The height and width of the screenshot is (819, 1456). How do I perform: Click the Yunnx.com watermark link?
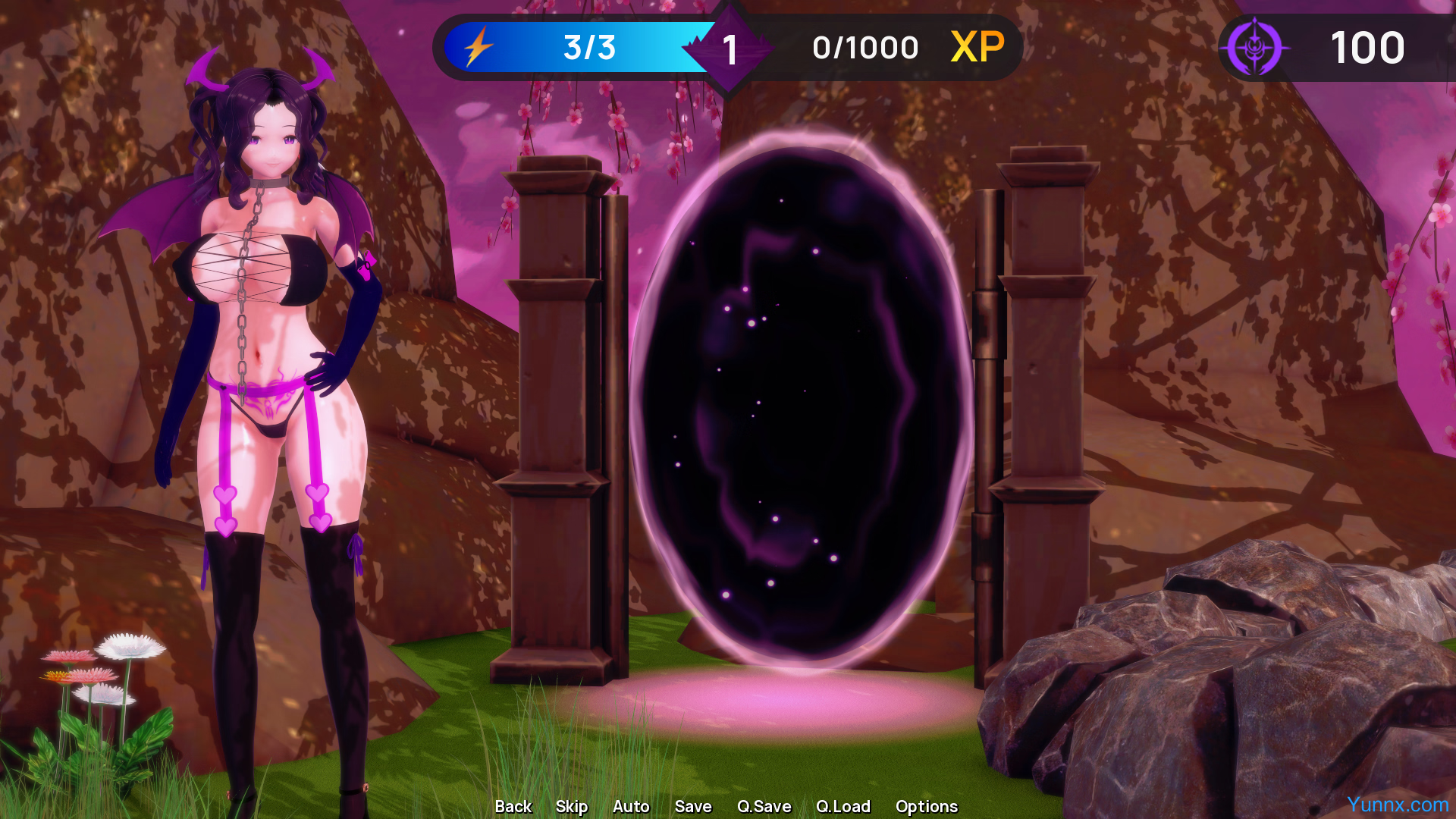(x=1398, y=804)
